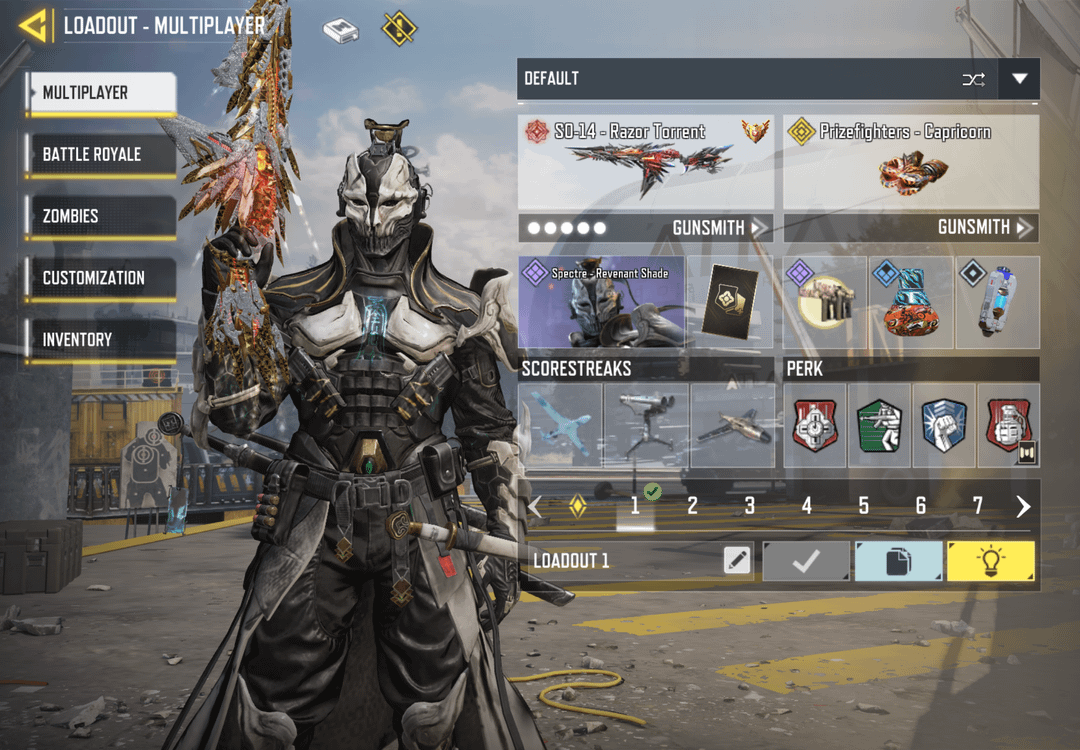The height and width of the screenshot is (750, 1080).
Task: Choose the blue fist perk icon
Action: tap(943, 425)
